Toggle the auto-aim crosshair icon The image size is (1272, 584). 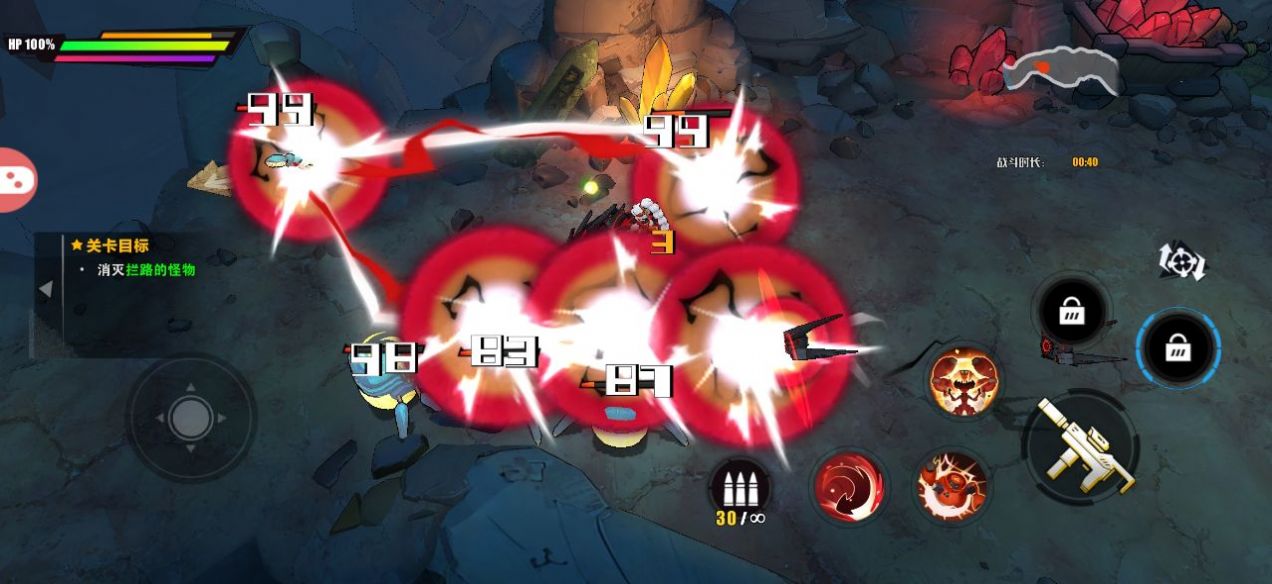click(x=1182, y=261)
